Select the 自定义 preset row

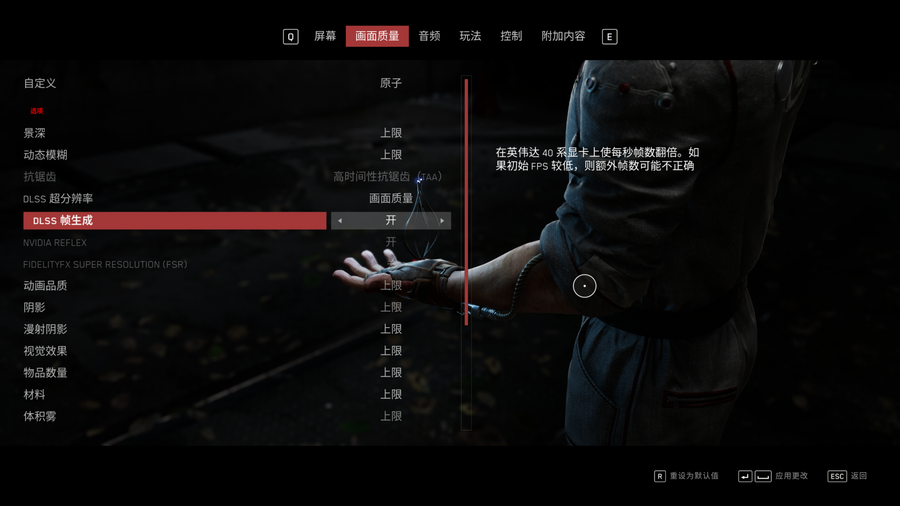pos(40,83)
